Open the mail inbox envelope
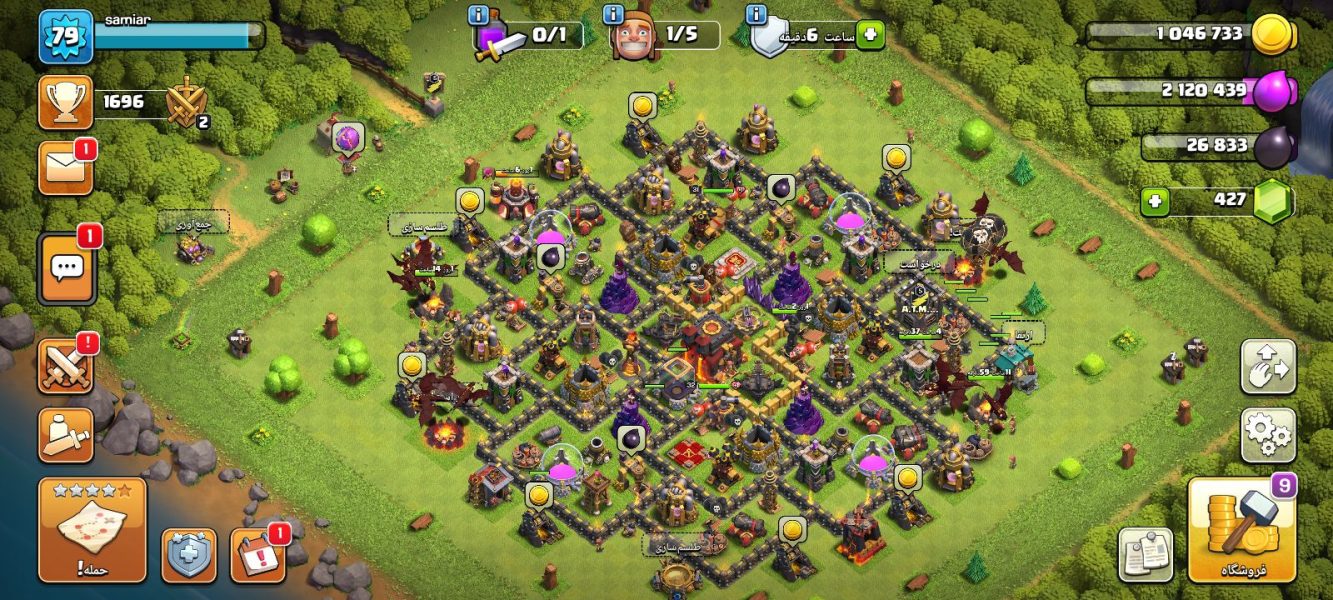Screen dimensions: 1333x600 tap(66, 168)
